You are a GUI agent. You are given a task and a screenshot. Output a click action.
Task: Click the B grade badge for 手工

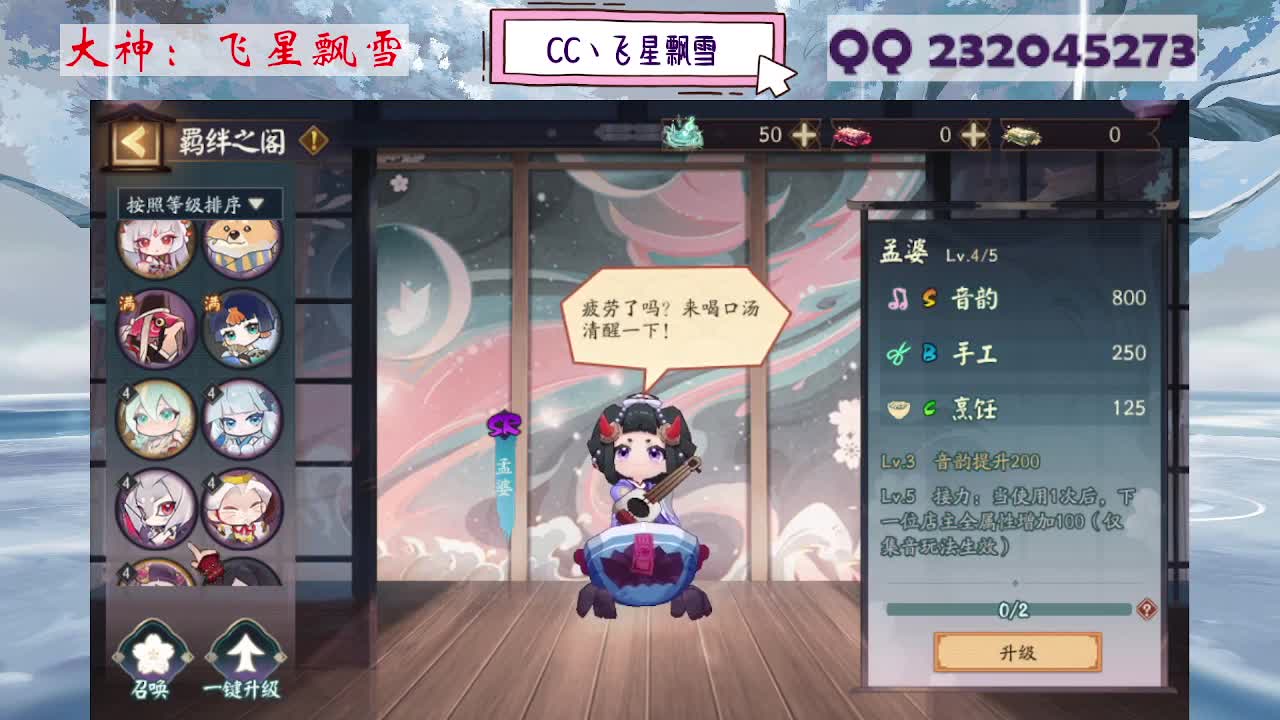tap(929, 353)
